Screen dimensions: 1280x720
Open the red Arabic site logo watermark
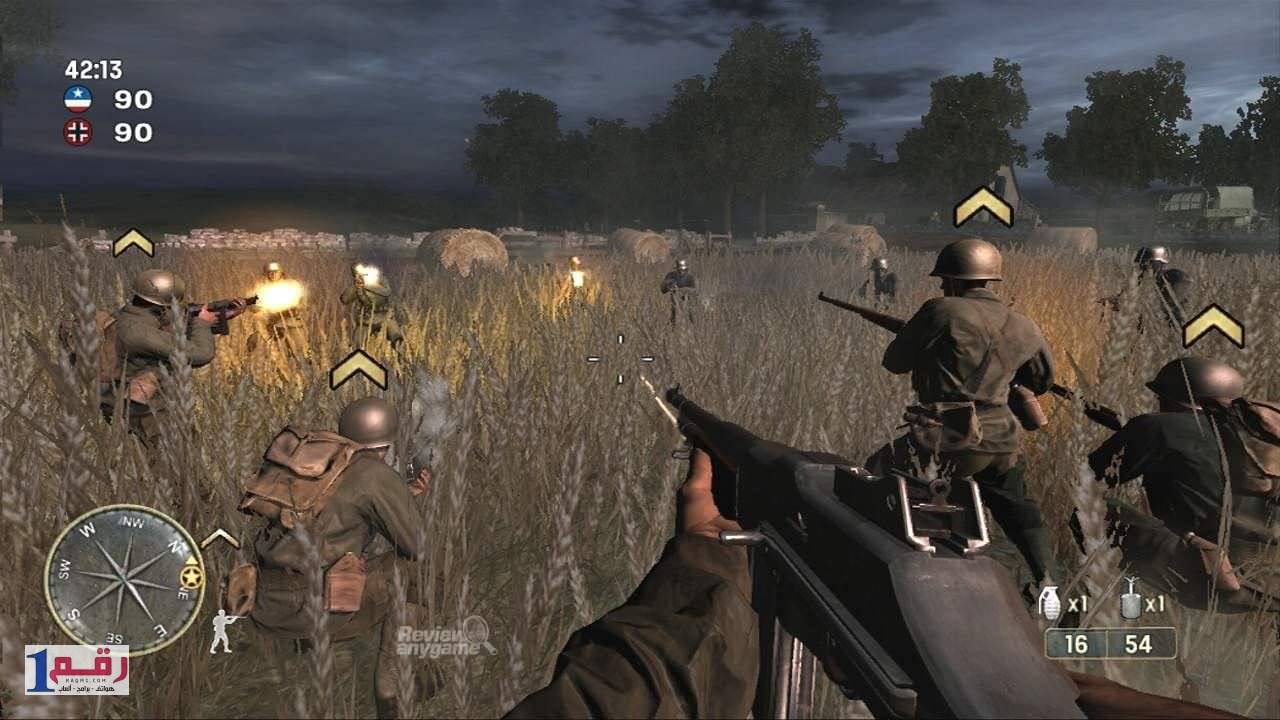(x=76, y=669)
